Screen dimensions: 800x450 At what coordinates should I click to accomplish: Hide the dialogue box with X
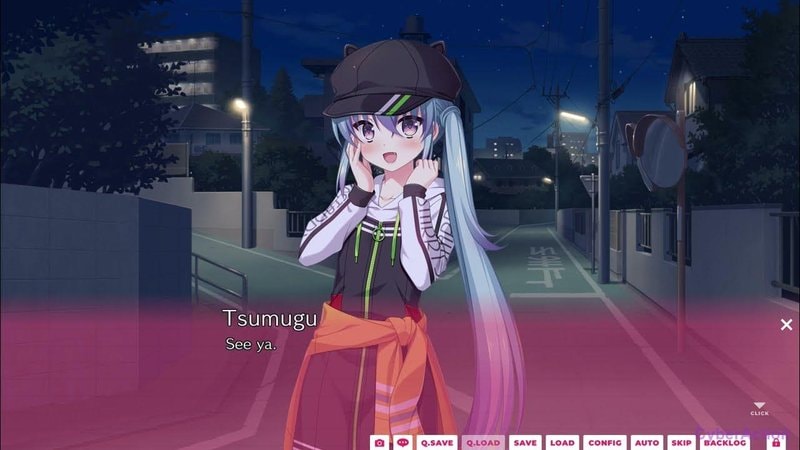[x=786, y=324]
